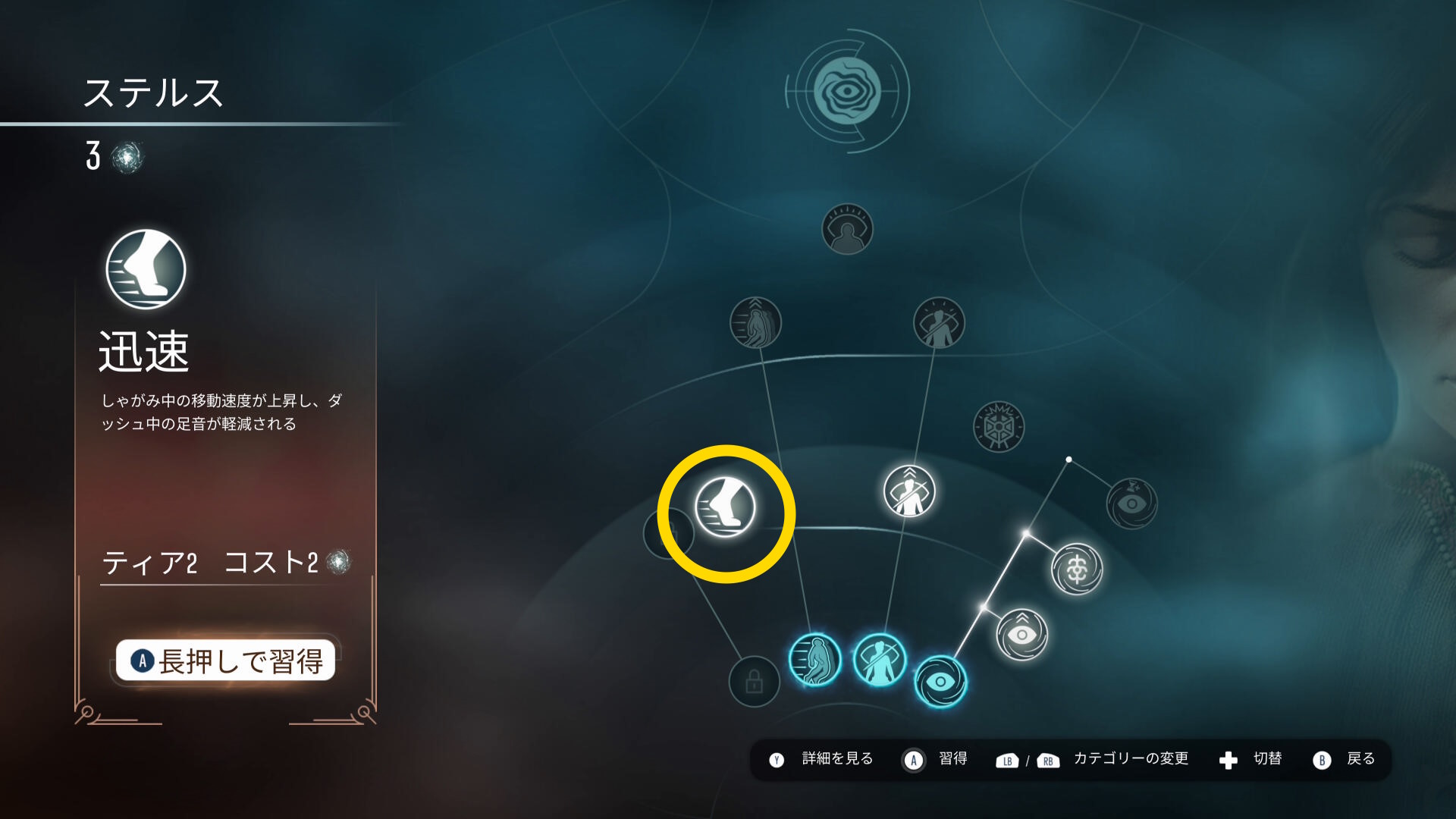1456x819 pixels.
Task: Select the spiky hexagon skill node
Action: [998, 427]
